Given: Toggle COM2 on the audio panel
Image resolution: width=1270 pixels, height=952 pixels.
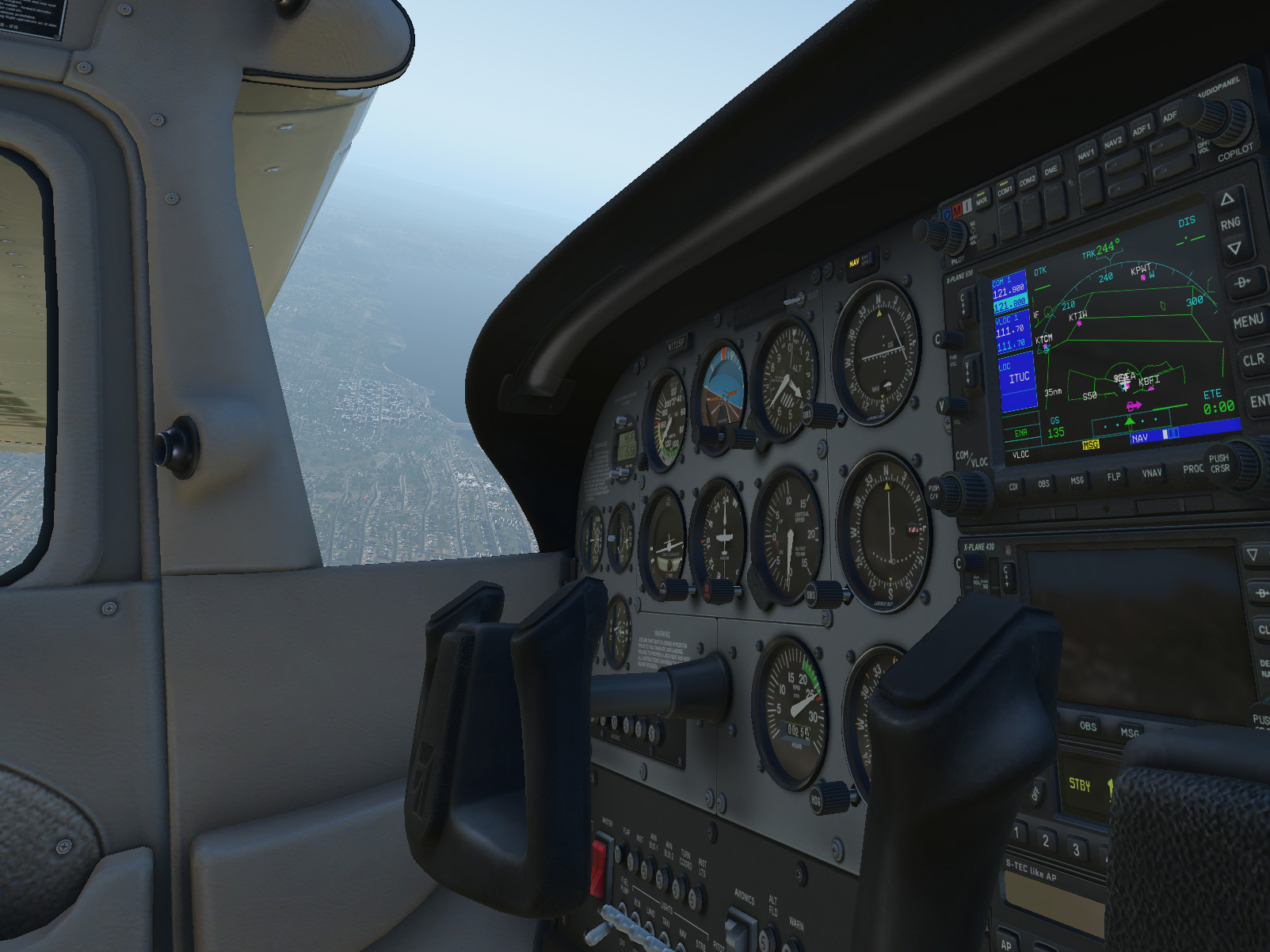Looking at the screenshot, I should tap(1028, 181).
